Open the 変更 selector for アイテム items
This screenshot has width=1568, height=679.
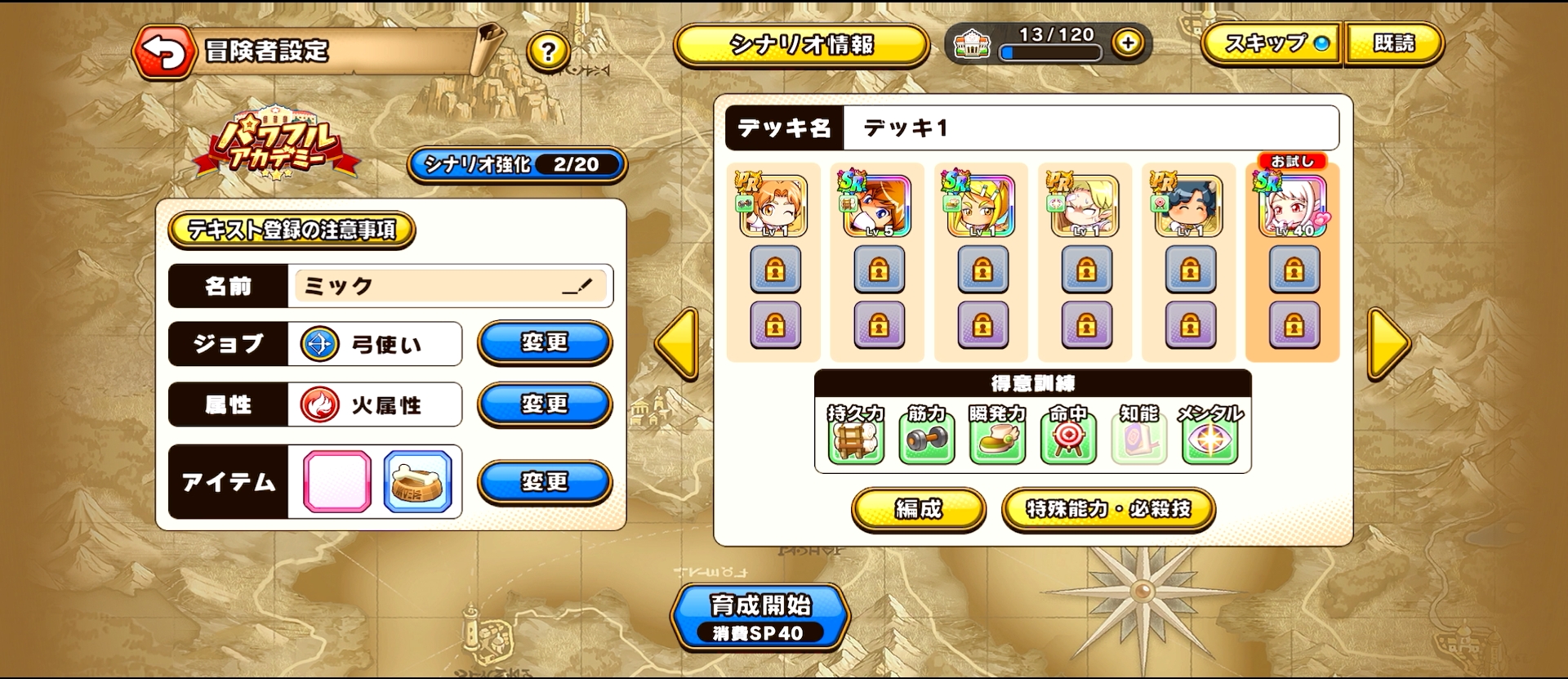click(x=544, y=481)
